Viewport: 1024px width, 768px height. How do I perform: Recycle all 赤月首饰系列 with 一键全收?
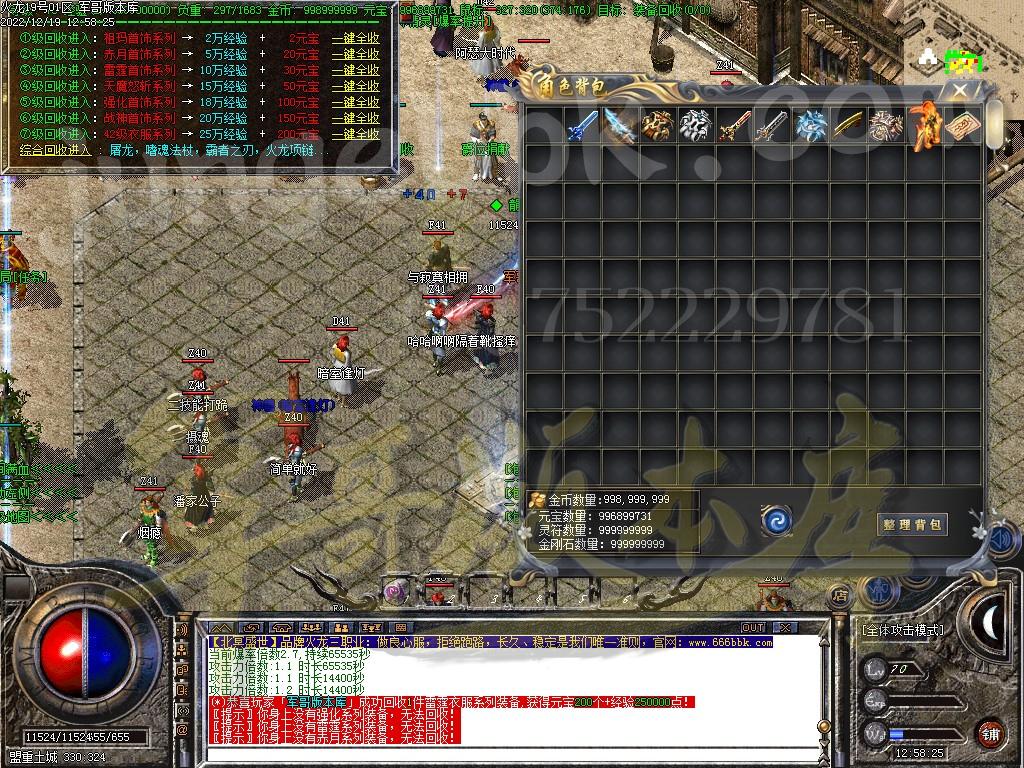point(356,54)
